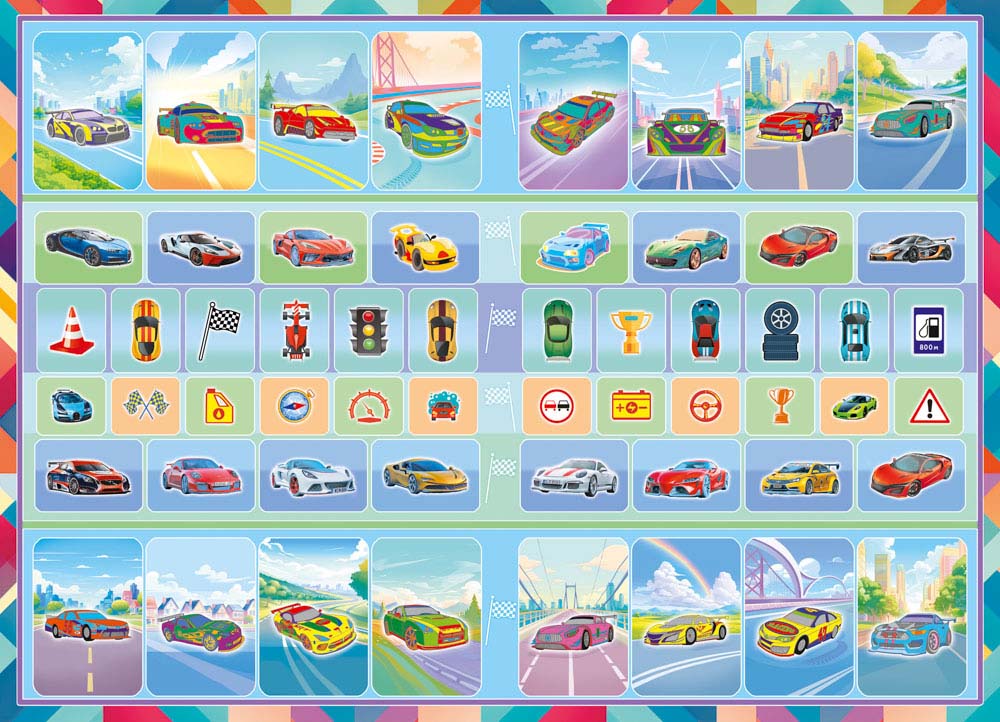The height and width of the screenshot is (722, 1000).
Task: Tap the fuel station 800m sign tile
Action: (x=928, y=329)
